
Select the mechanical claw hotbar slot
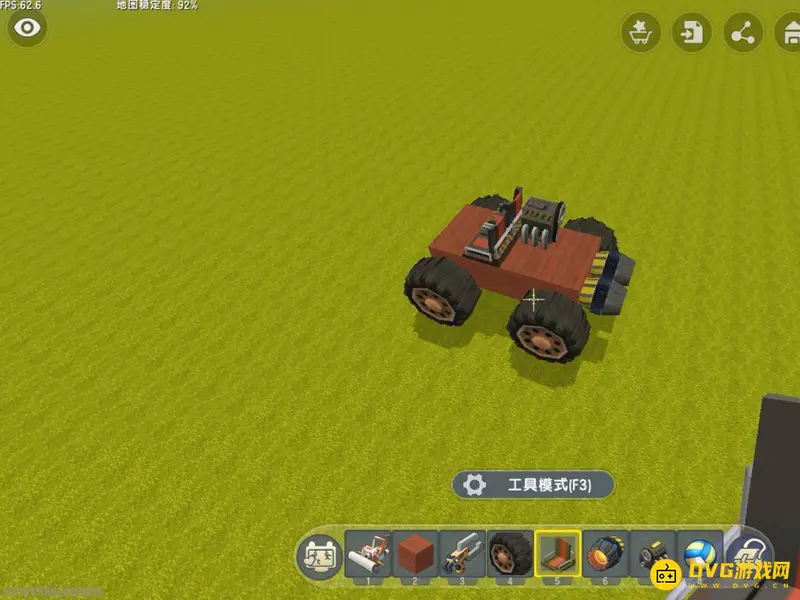[x=461, y=553]
